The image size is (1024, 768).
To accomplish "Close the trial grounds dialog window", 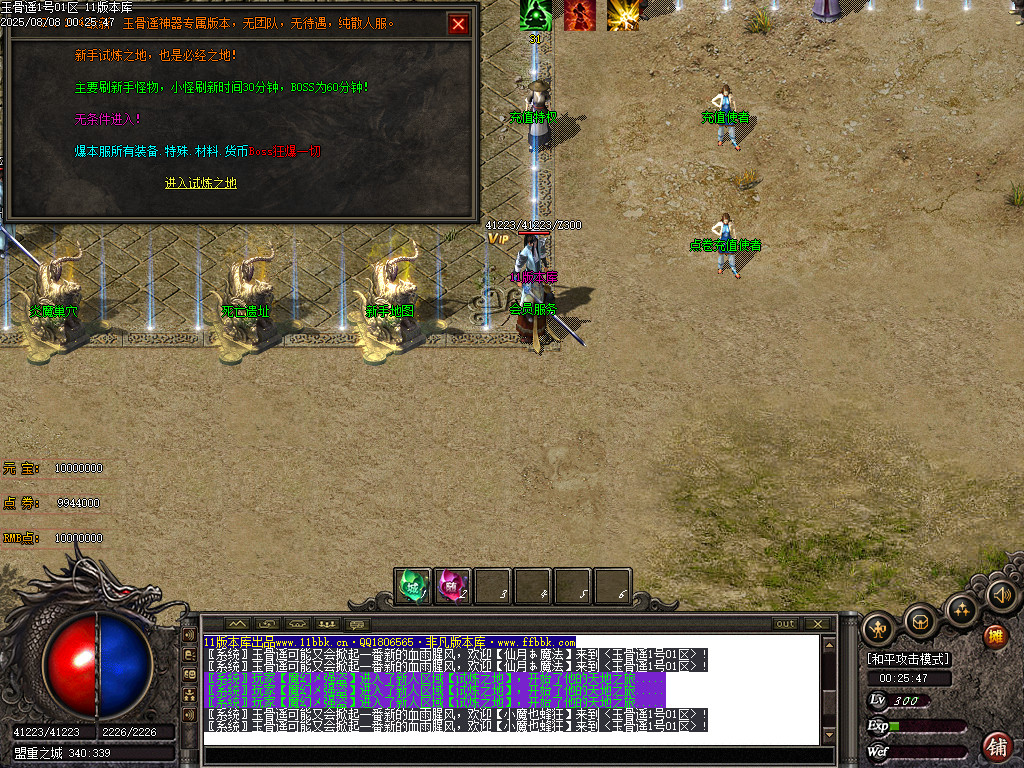I will [x=459, y=24].
